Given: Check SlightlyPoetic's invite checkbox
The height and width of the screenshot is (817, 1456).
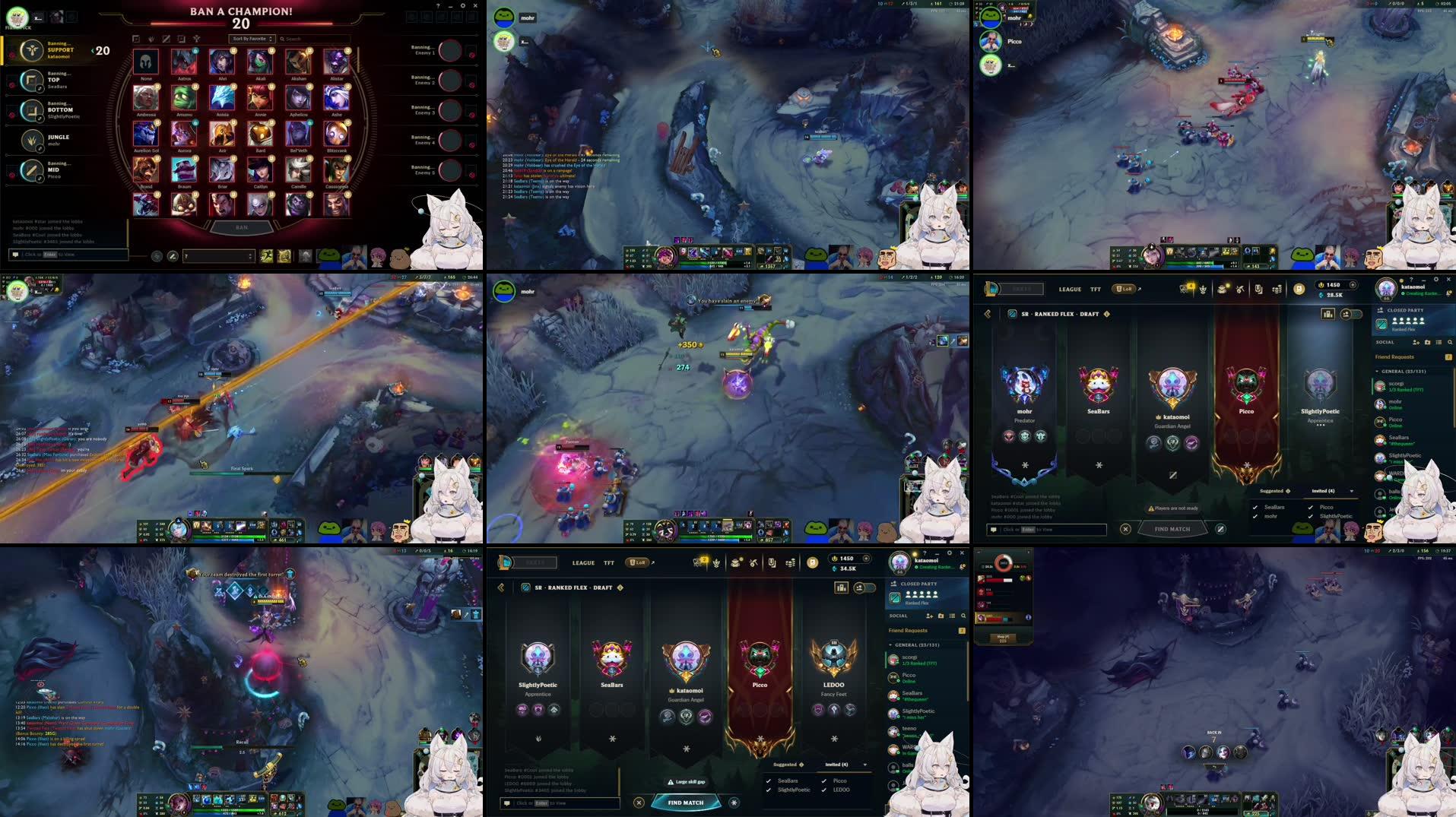Looking at the screenshot, I should coord(1311,517).
